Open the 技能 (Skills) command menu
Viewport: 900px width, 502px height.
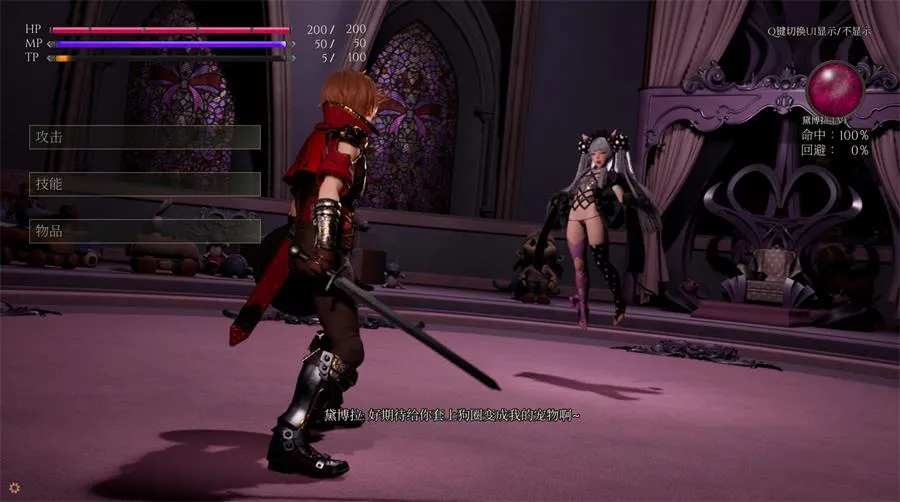click(145, 184)
